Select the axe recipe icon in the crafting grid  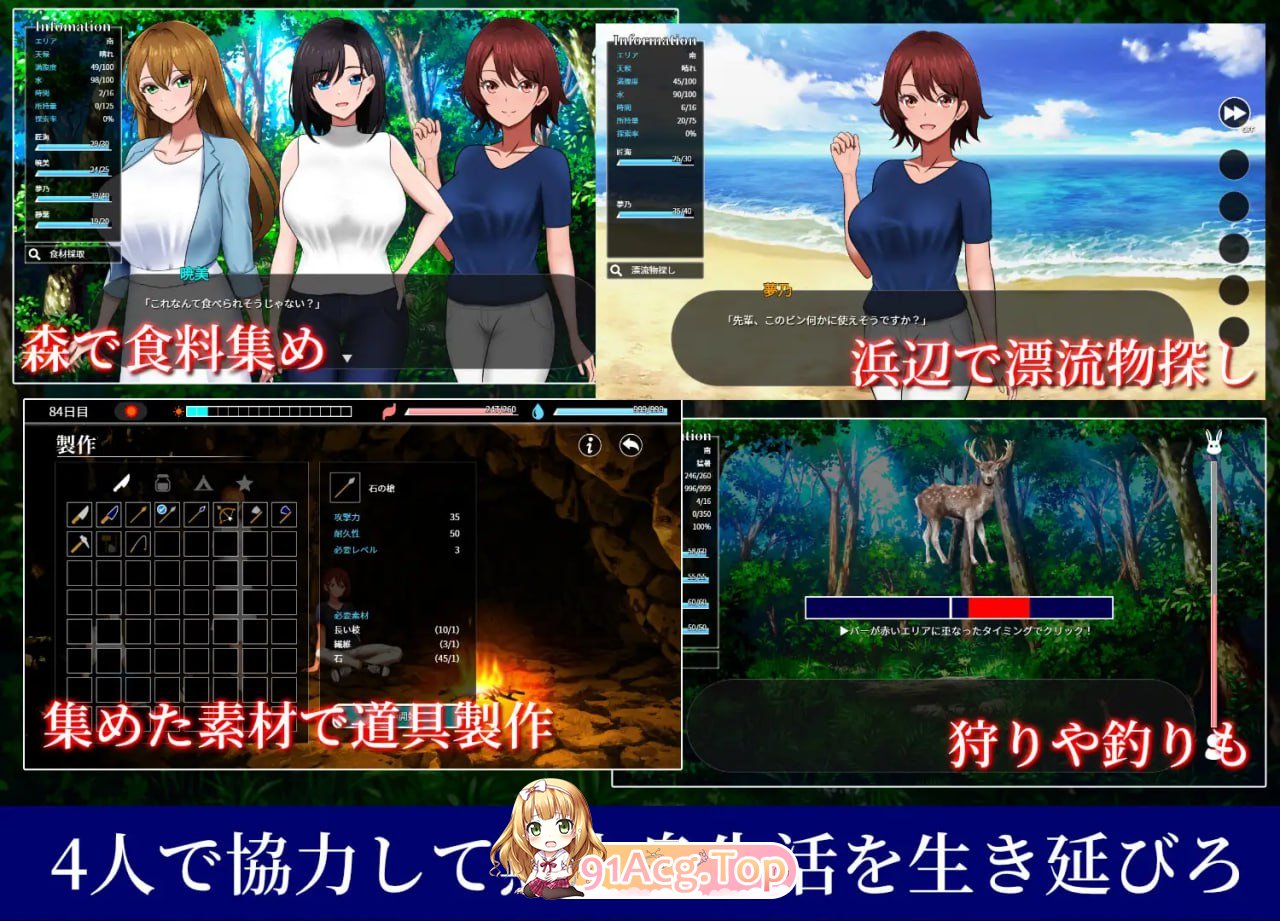255,514
